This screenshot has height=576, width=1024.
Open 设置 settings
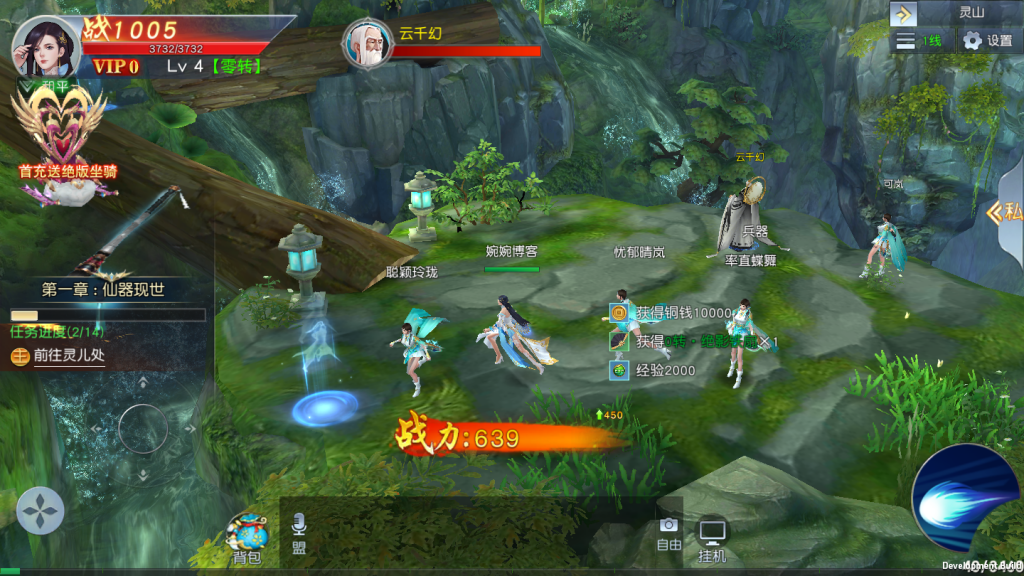click(x=988, y=40)
